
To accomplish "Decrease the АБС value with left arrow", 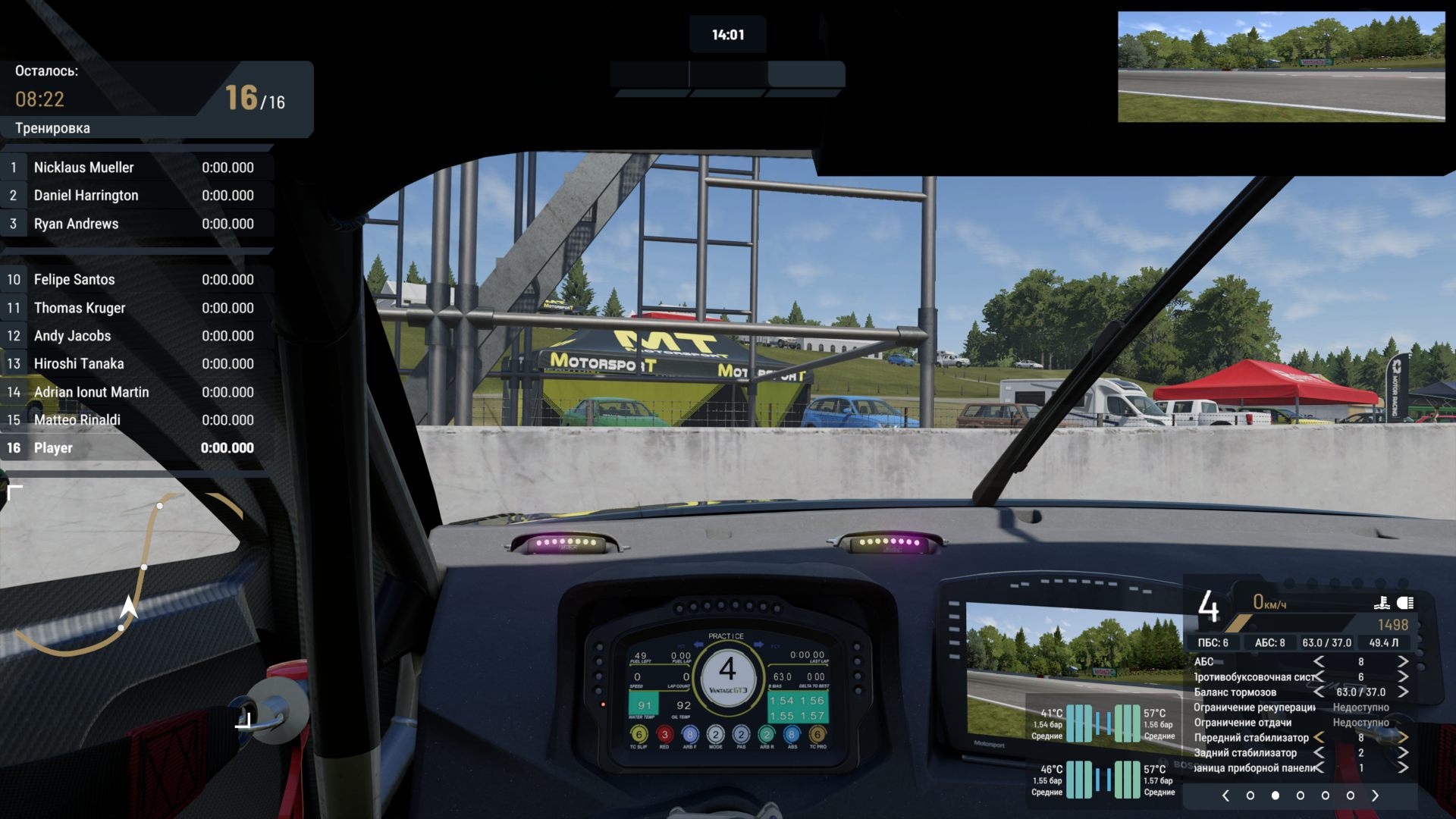I will pyautogui.click(x=1319, y=662).
